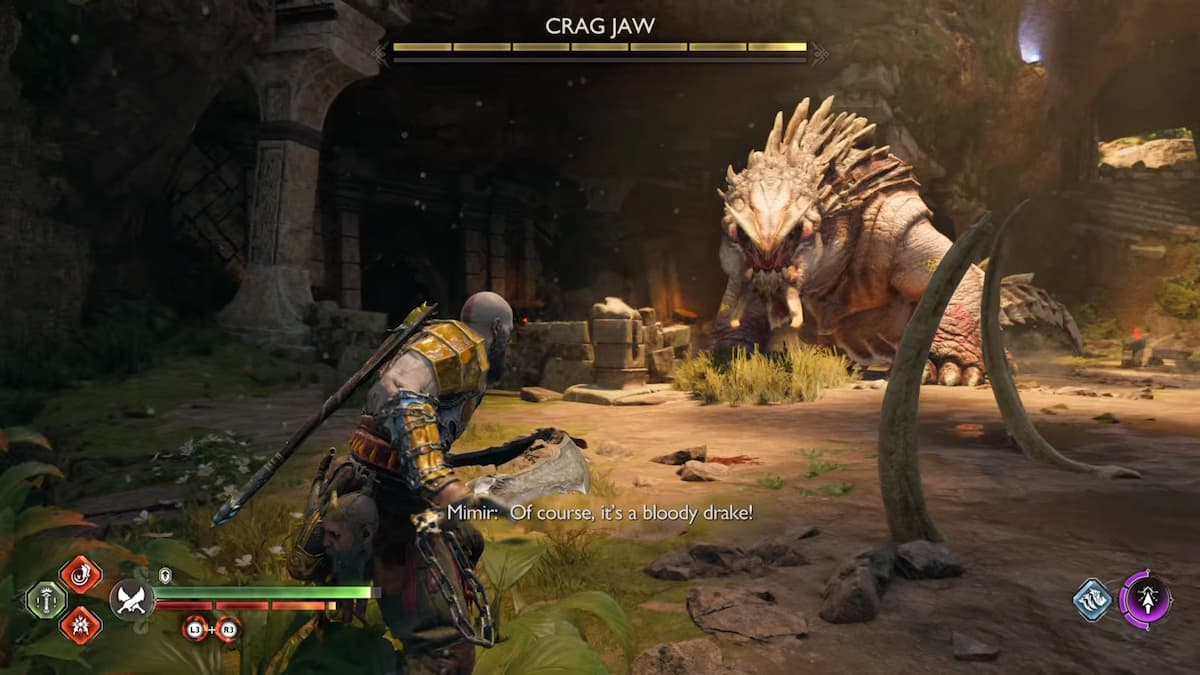
Task: Use the blue wolf companion ability icon
Action: point(1093,600)
